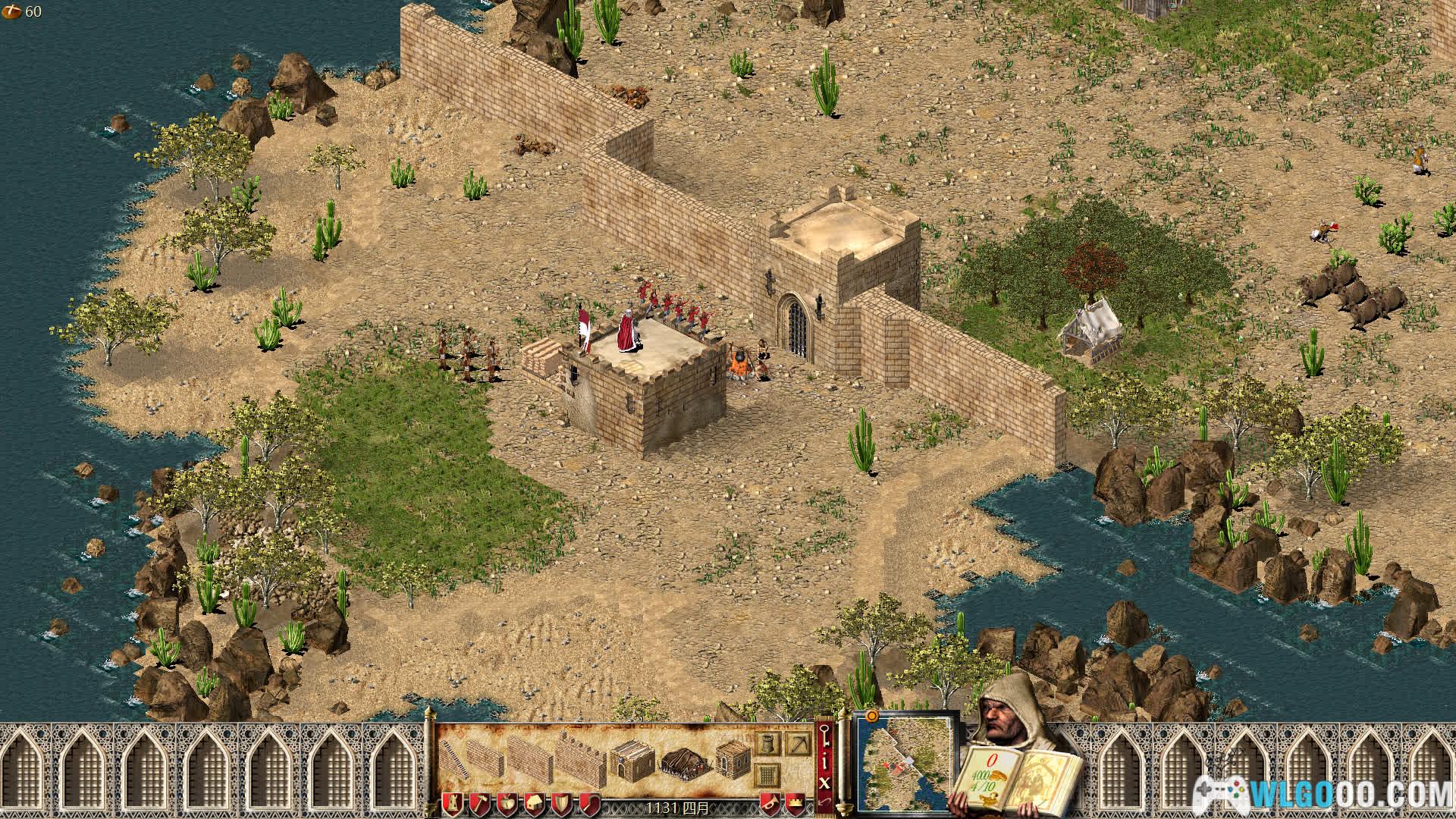Select the armoury building
This screenshot has height=819, width=1456.
(x=733, y=761)
